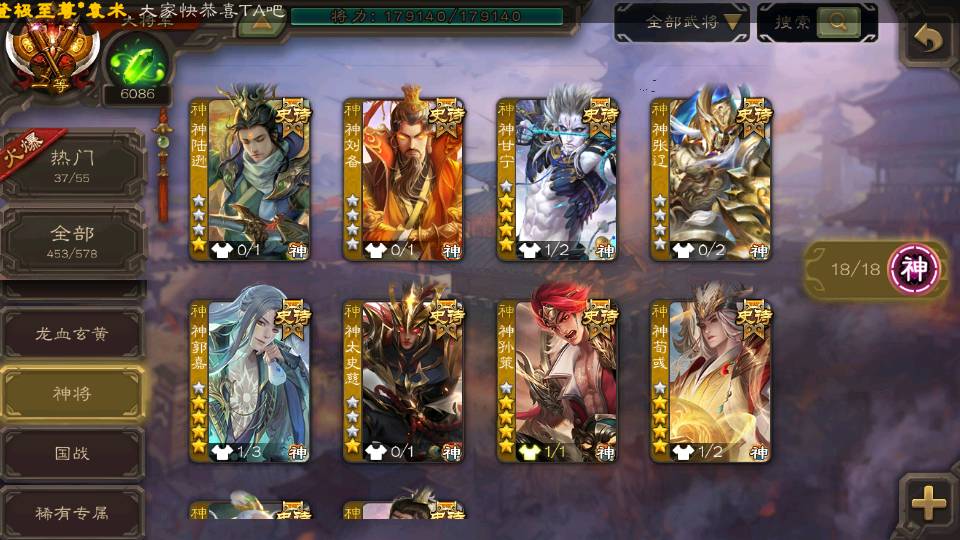960x540 pixels.
Task: Select the 神郭嘉 hero card
Action: [x=250, y=382]
